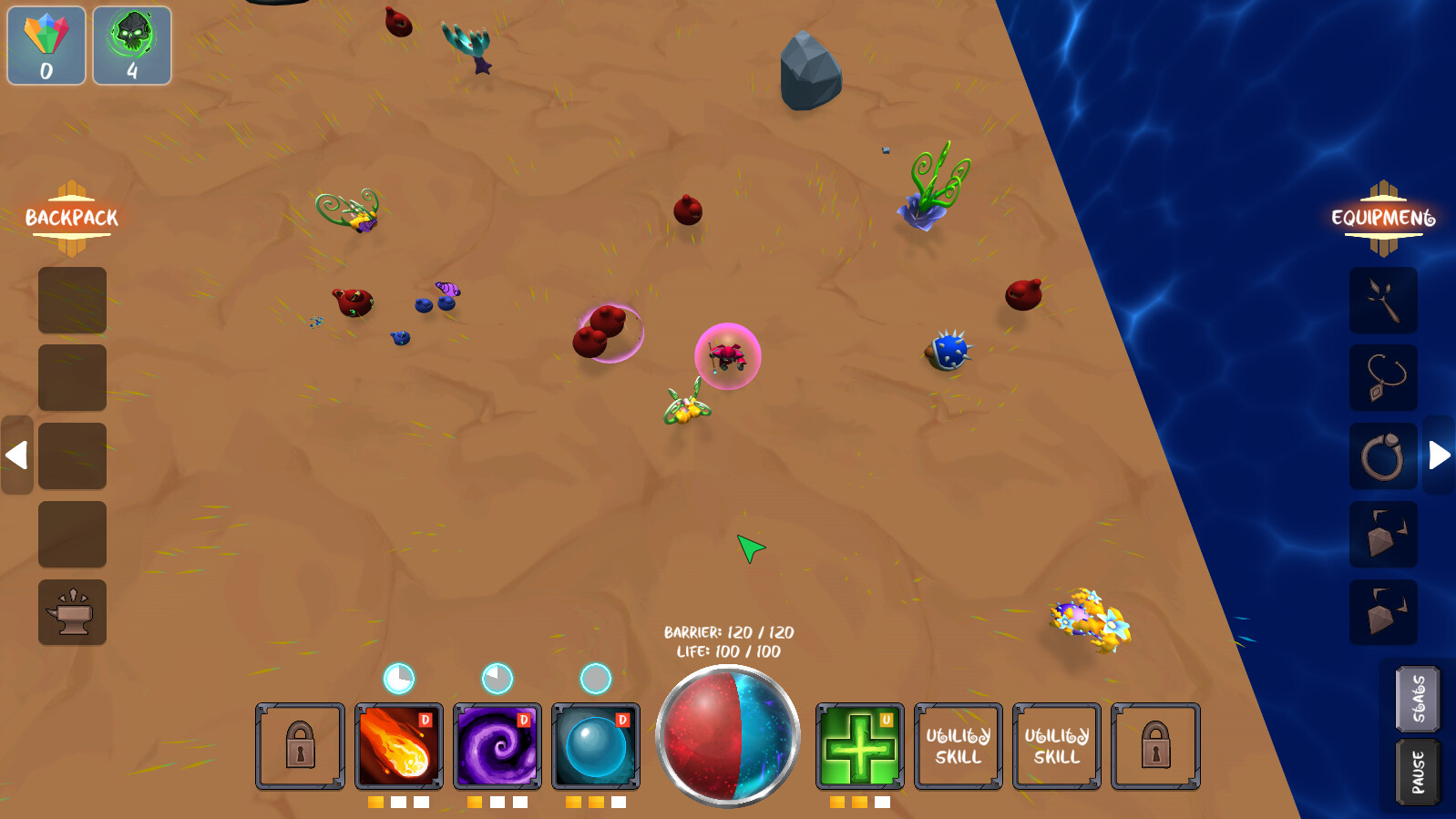
Task: Collapse the Backpack panel with left arrow
Action: point(15,454)
